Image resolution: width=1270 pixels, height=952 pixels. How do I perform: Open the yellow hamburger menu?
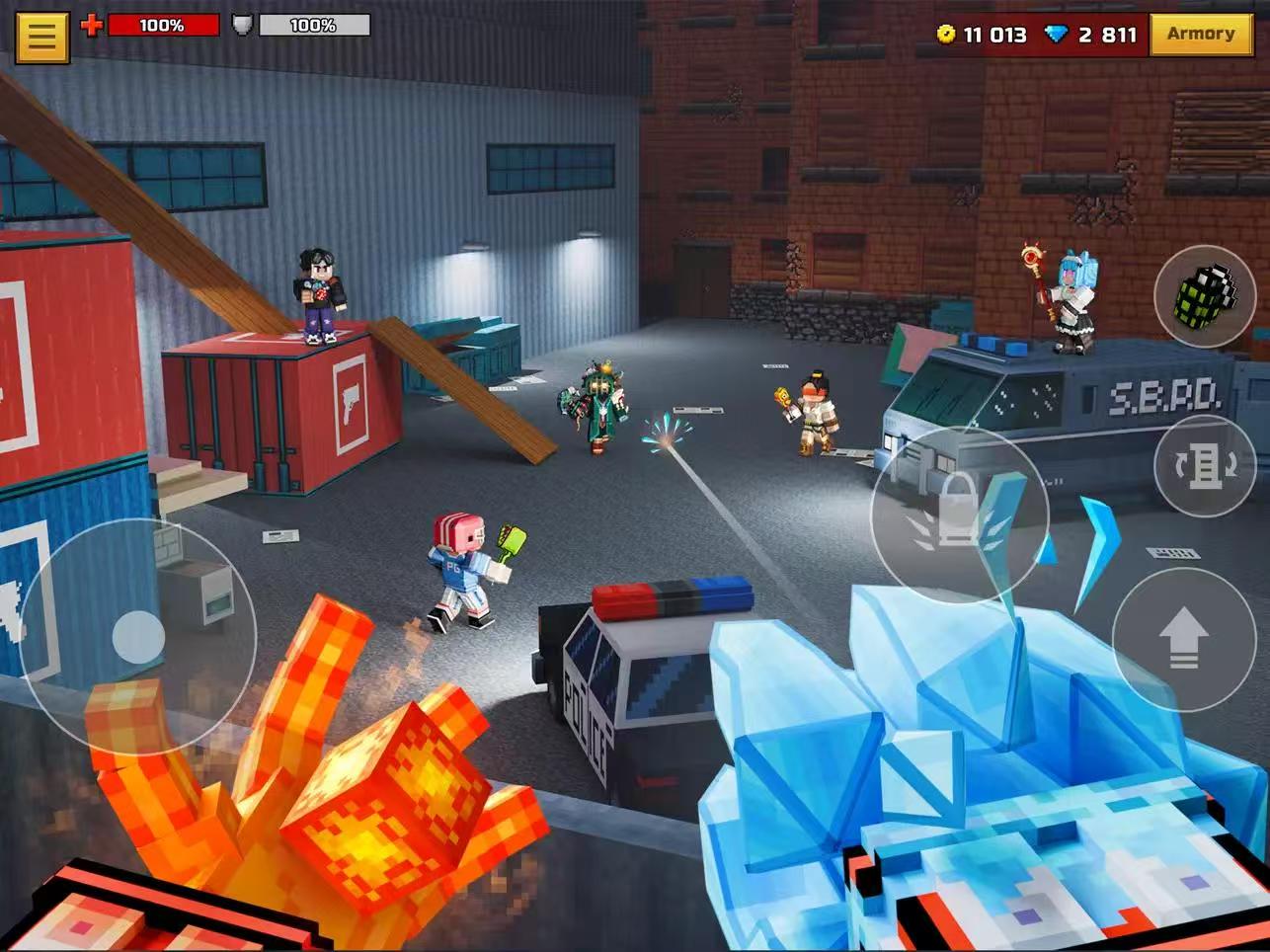[x=41, y=37]
